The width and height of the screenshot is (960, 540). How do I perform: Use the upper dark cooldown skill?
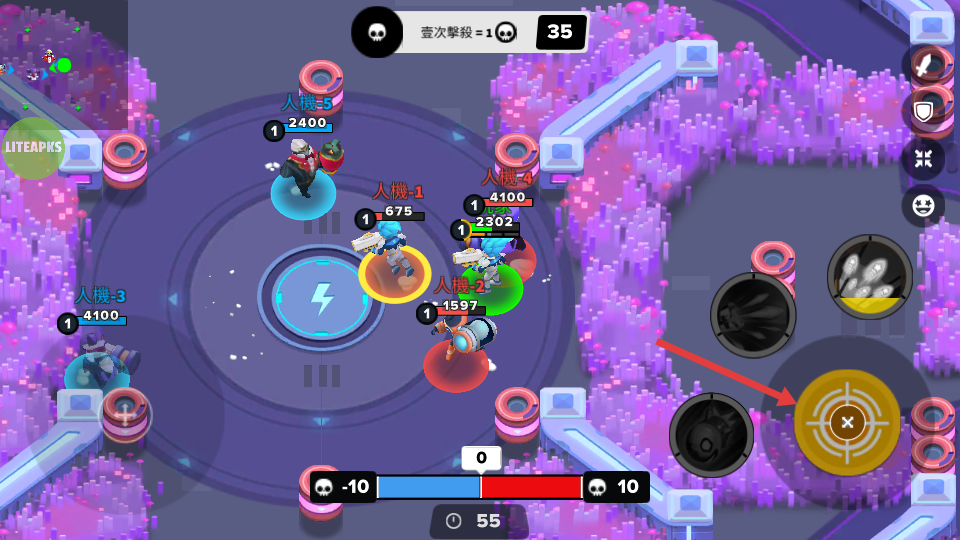(753, 315)
